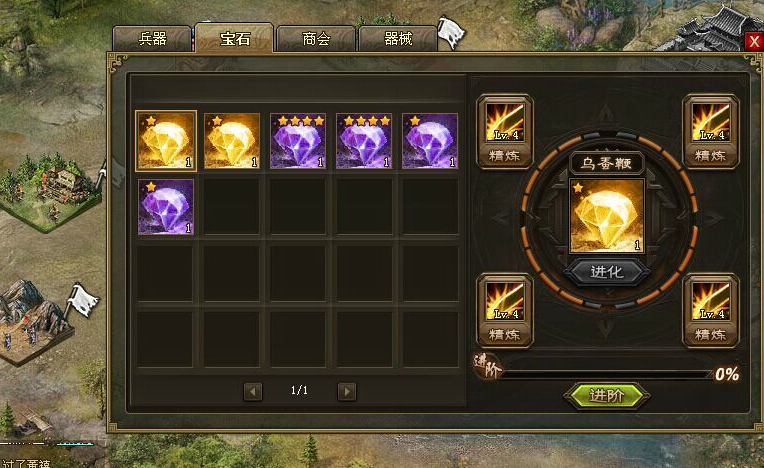Activate the green 进阶 button

607,395
